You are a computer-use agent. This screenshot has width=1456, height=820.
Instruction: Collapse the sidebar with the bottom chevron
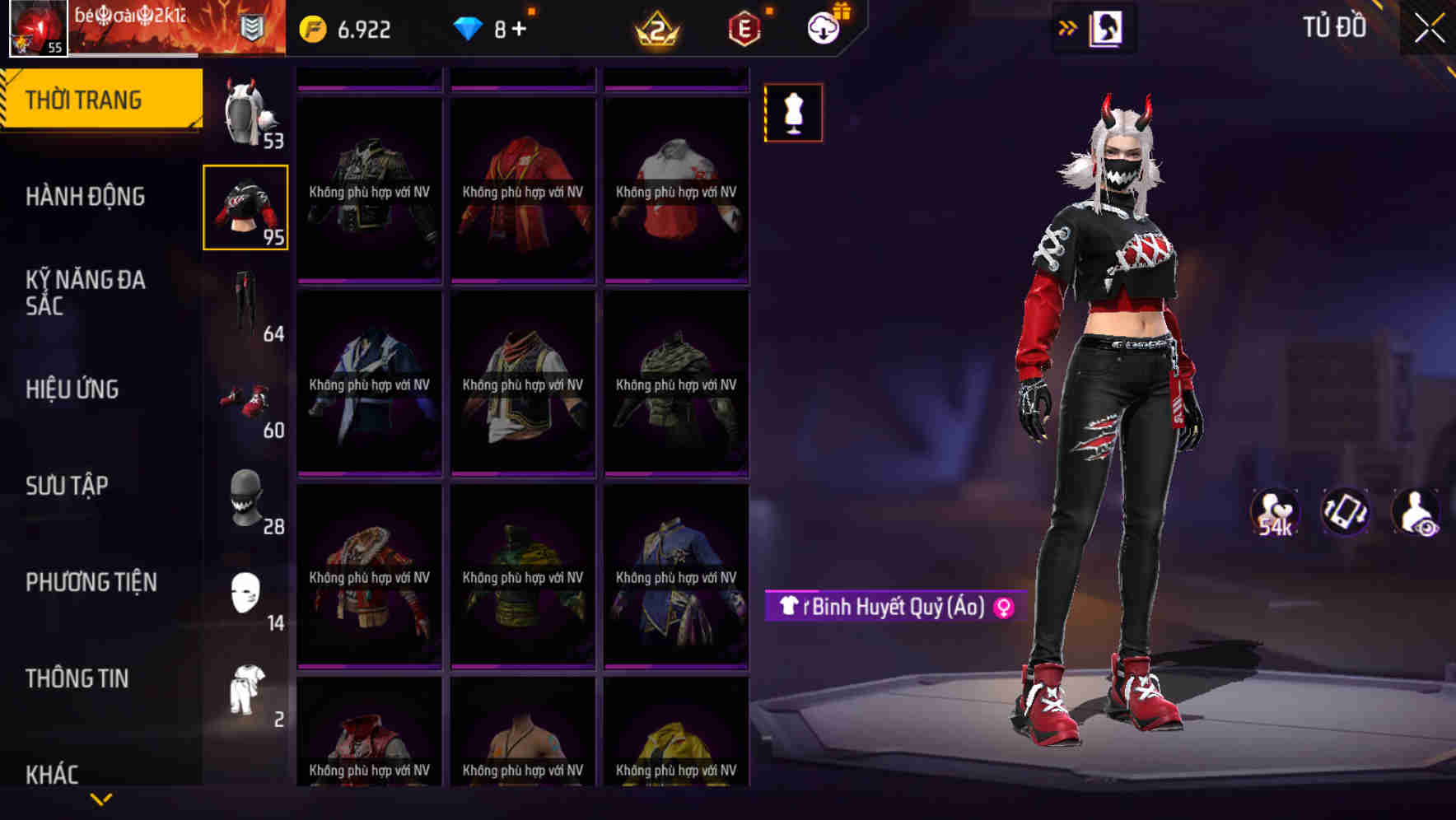pyautogui.click(x=101, y=799)
